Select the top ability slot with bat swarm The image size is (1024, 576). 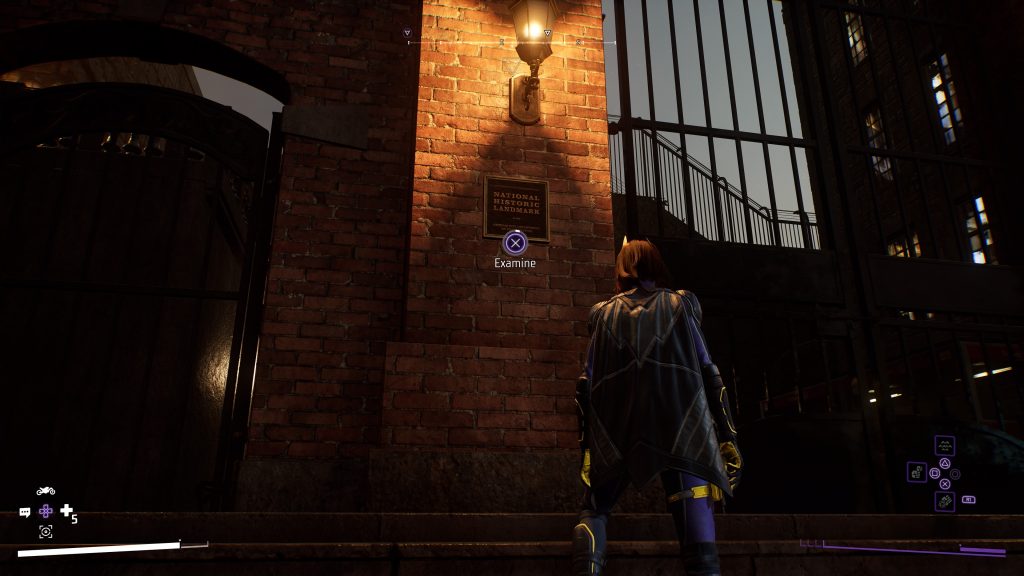944,446
